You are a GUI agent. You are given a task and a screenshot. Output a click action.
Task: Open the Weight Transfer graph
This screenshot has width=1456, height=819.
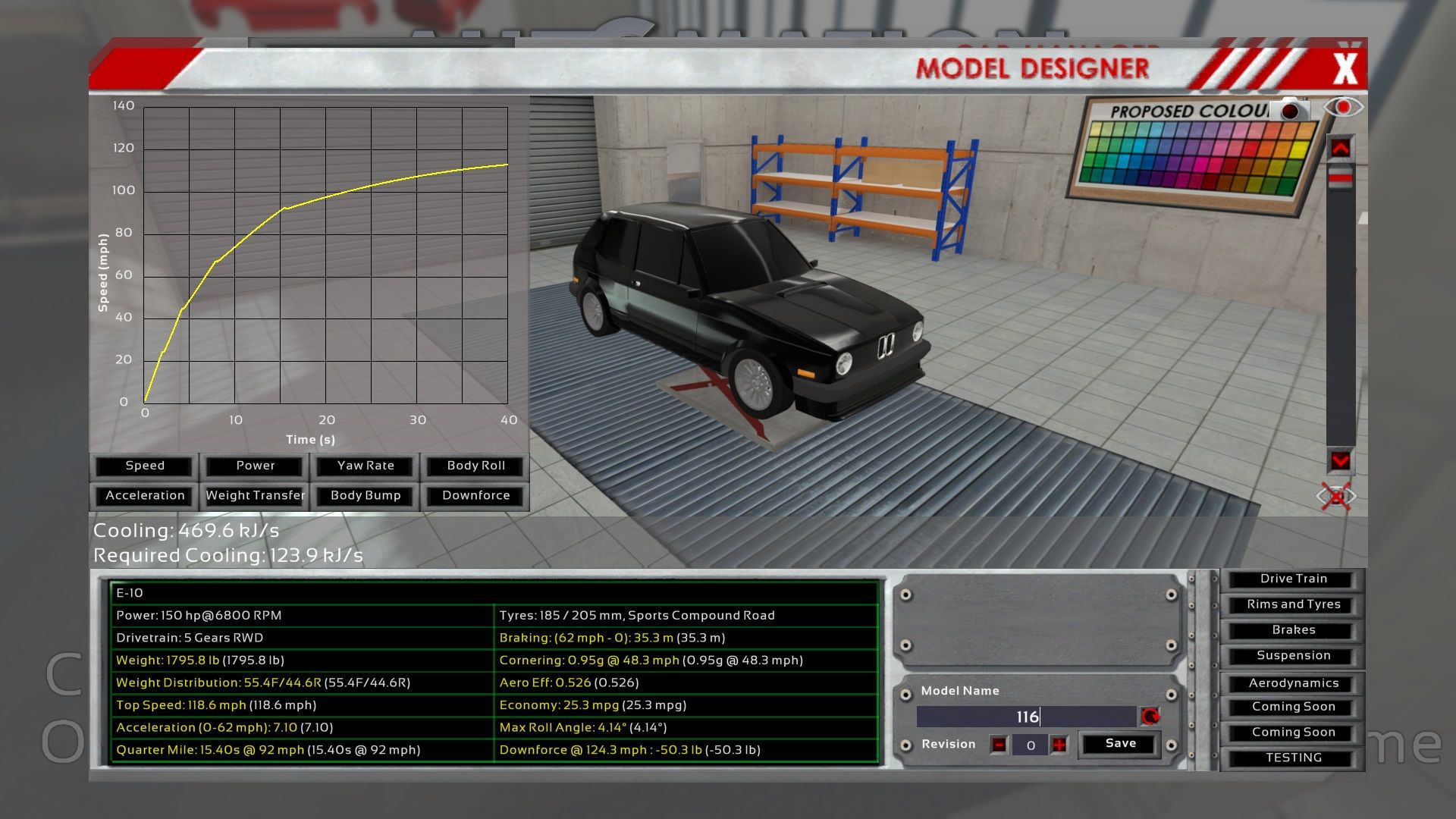[255, 495]
